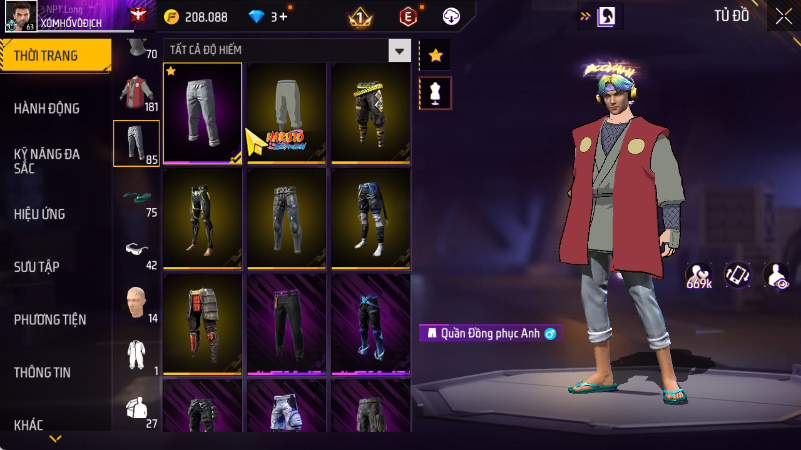Toggle the favorites star filter
801x450 pixels.
point(435,56)
